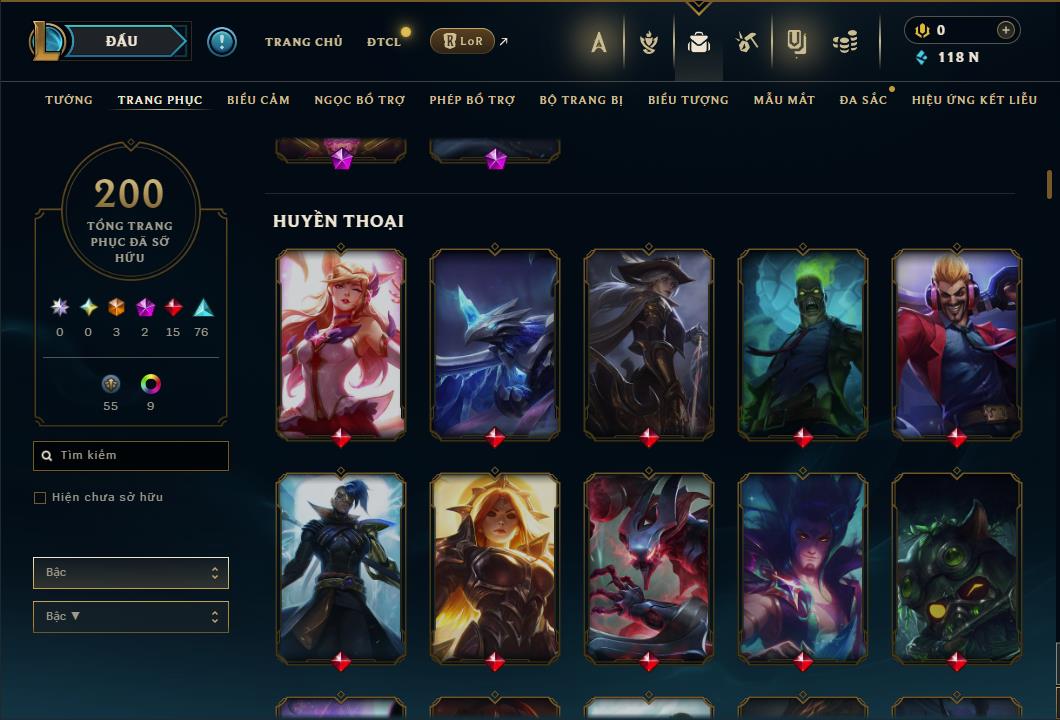This screenshot has height=720, width=1060.
Task: Open the HIỆU ỨNG KẾT LIỄU tab
Action: [973, 100]
